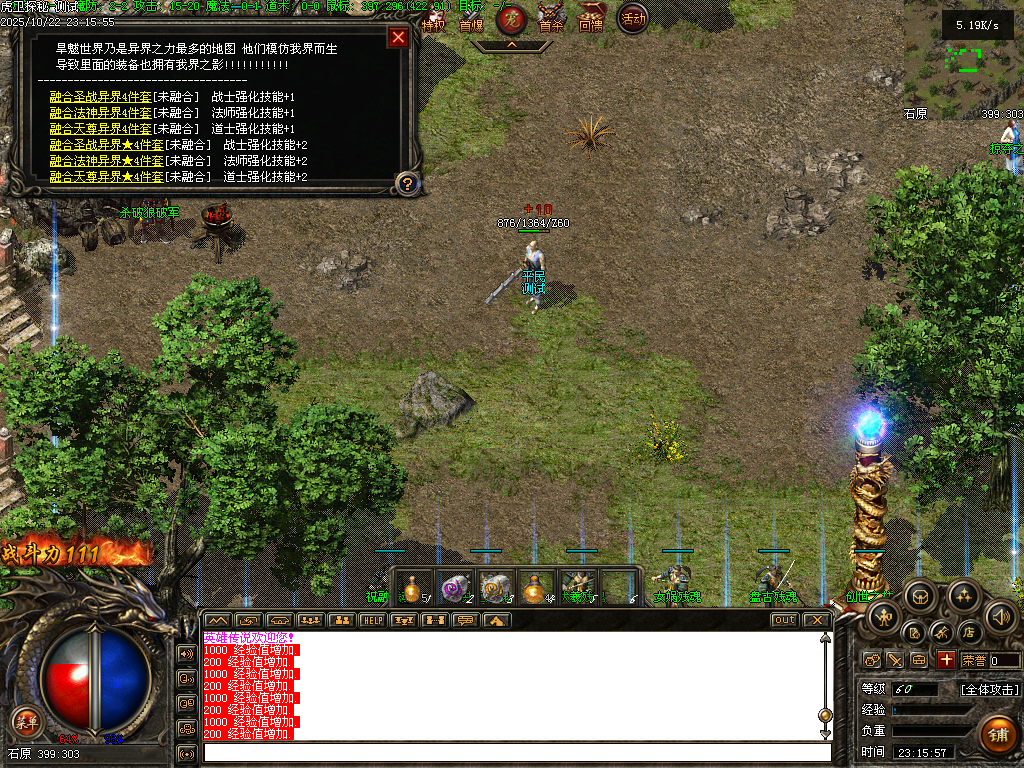The height and width of the screenshot is (768, 1024).
Task: Select 融合圣战异界4件套 link without star
Action: (100, 97)
